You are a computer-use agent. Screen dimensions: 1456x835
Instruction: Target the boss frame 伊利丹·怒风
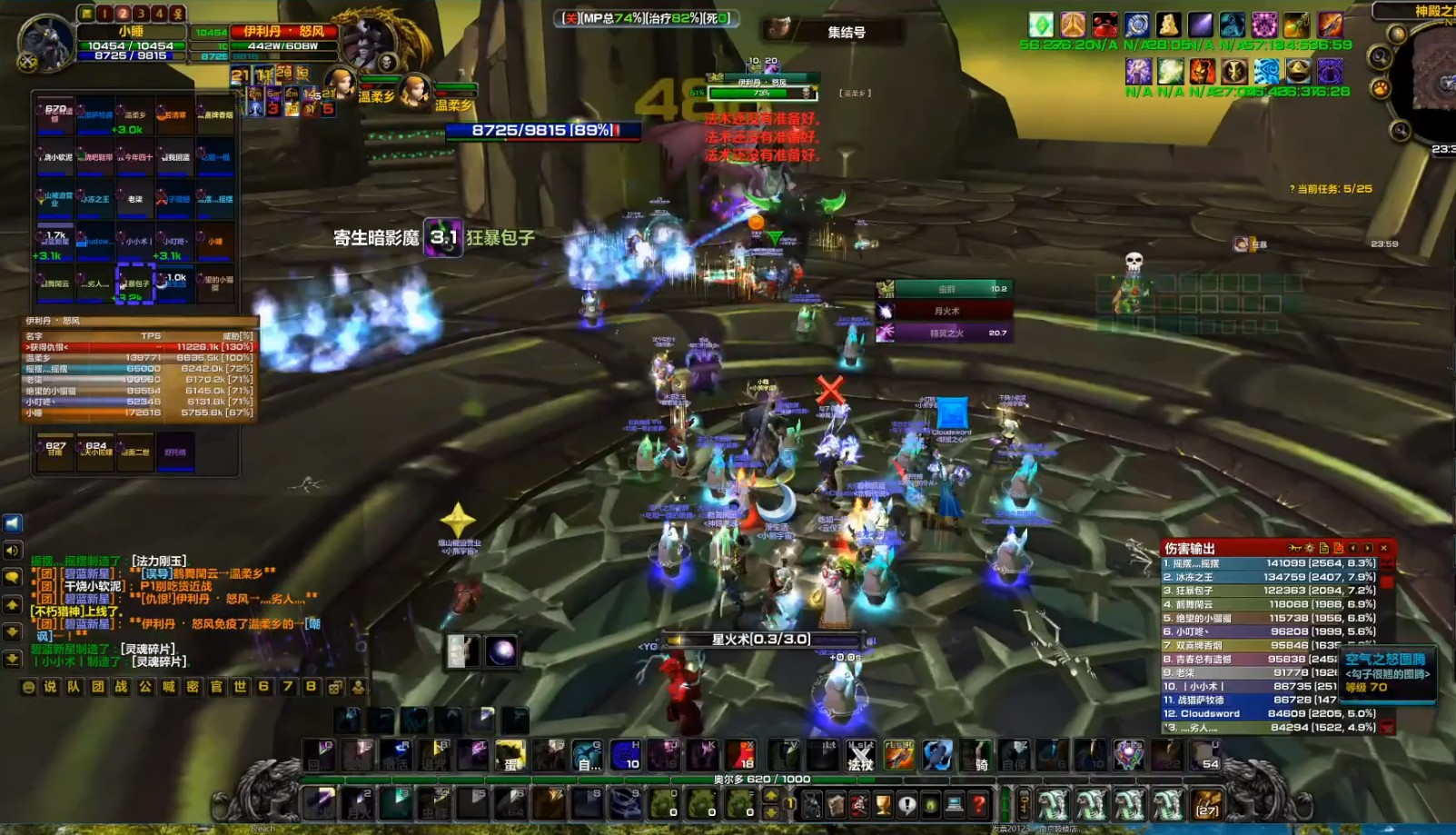pyautogui.click(x=283, y=32)
